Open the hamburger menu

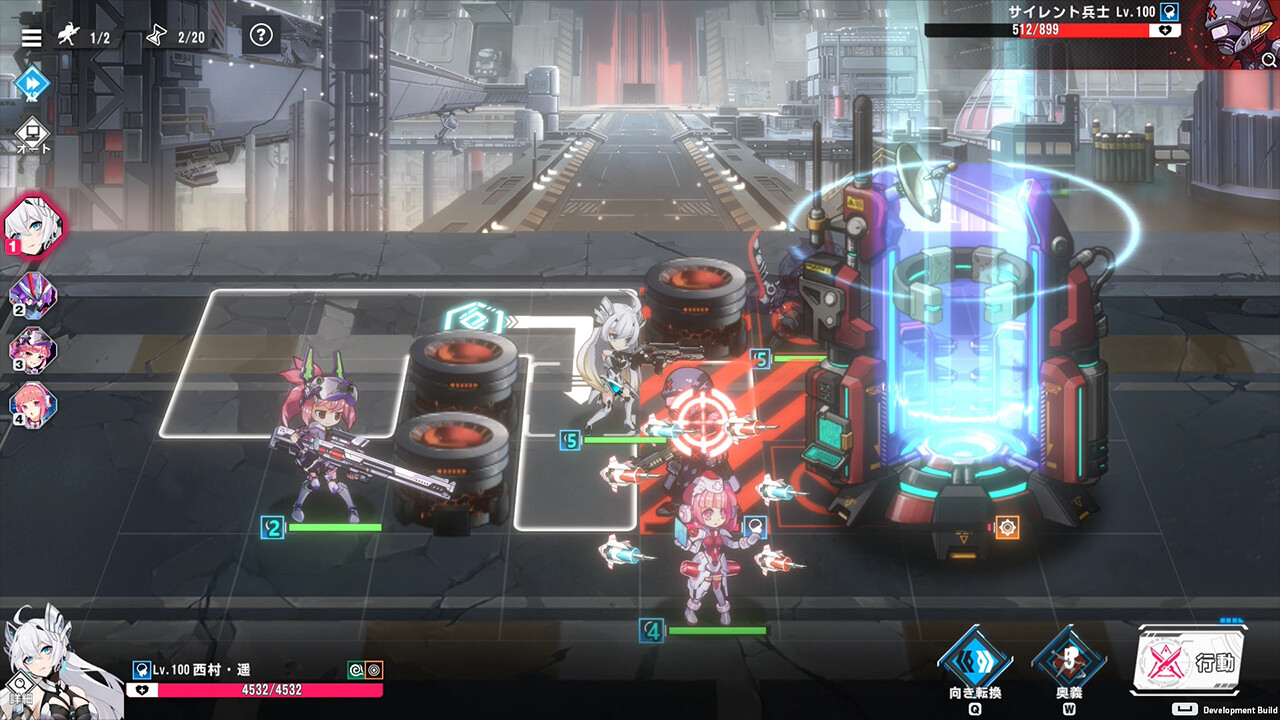[x=32, y=37]
